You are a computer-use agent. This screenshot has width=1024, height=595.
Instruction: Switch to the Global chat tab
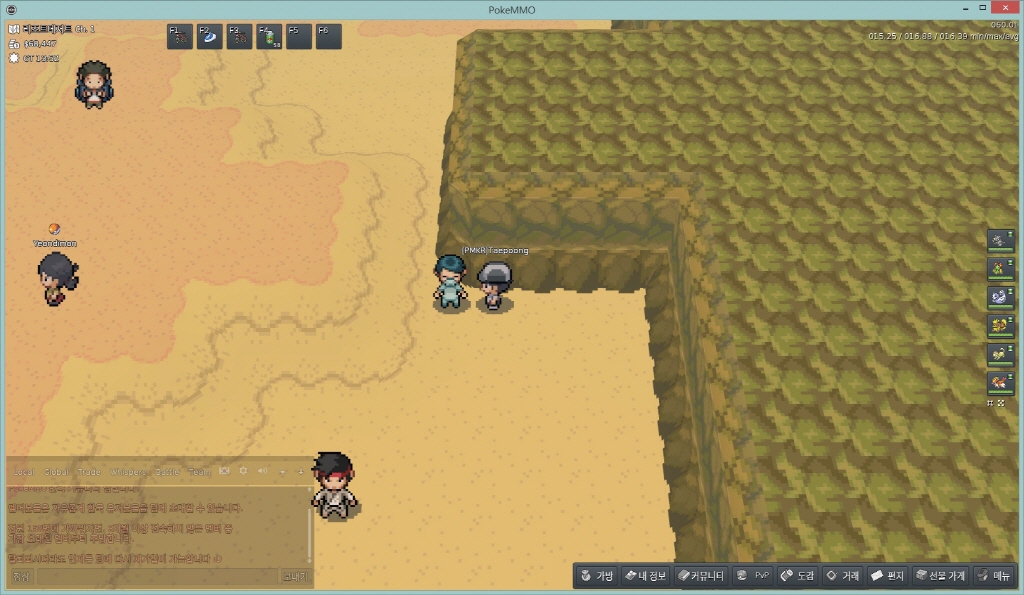[x=56, y=471]
